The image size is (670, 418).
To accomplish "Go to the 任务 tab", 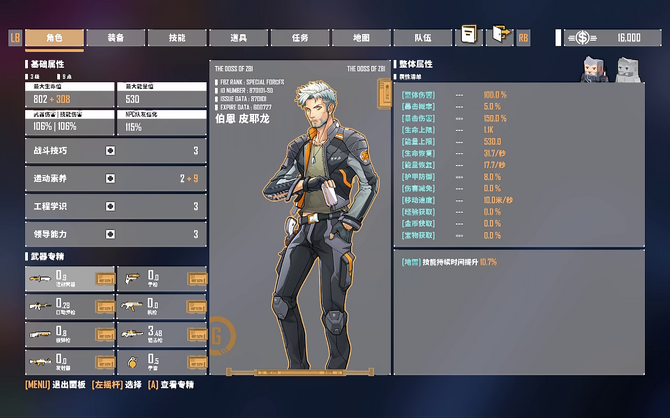I will [x=300, y=37].
